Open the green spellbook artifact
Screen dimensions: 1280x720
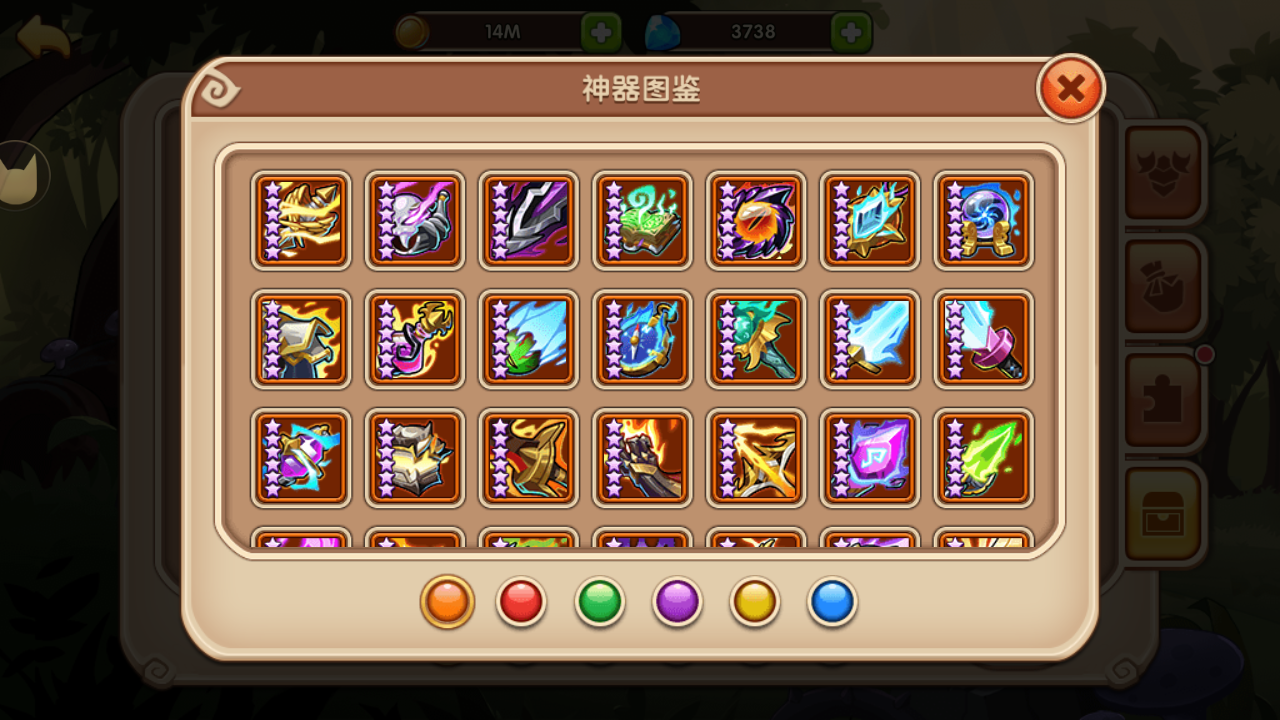coord(643,220)
